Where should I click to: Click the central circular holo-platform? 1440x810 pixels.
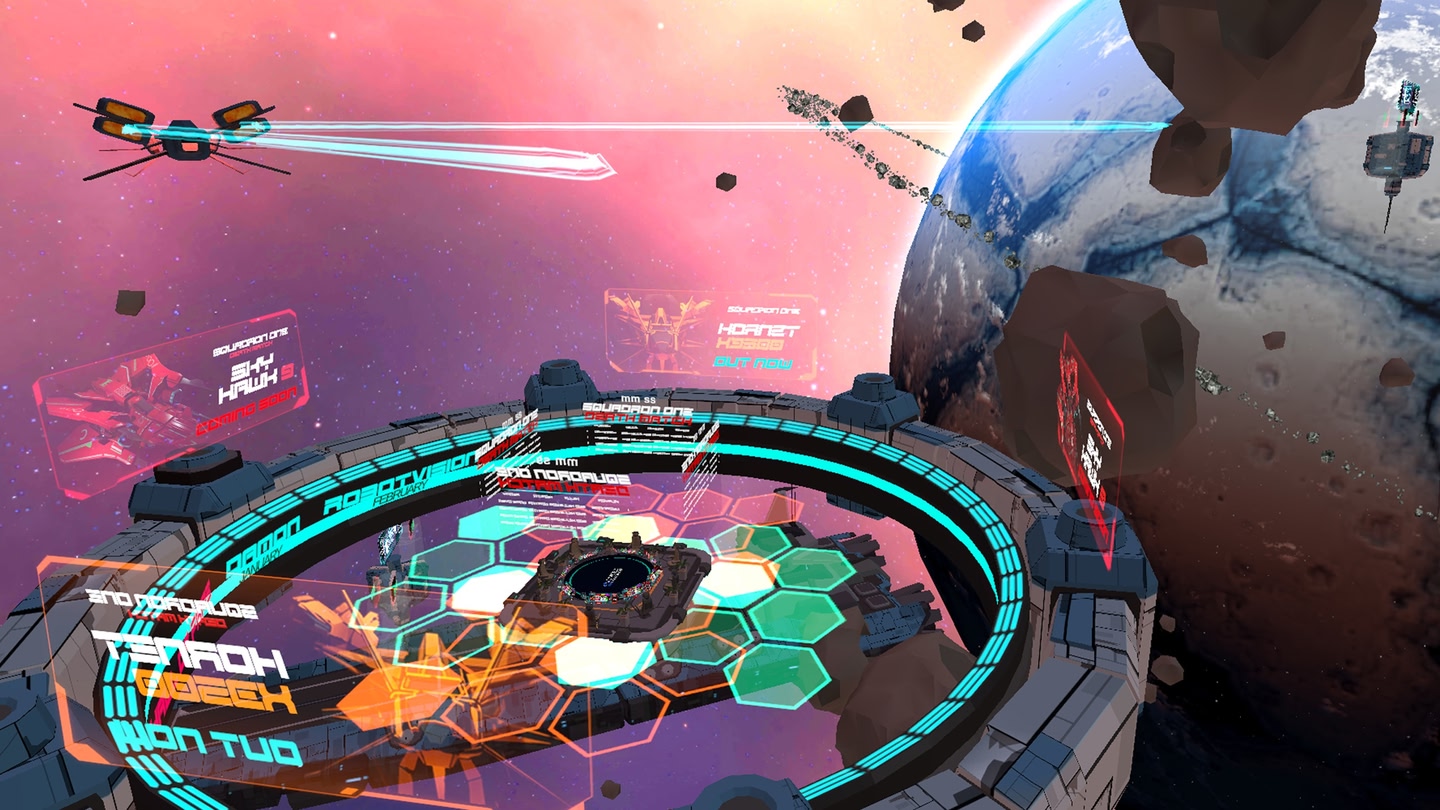(x=610, y=575)
